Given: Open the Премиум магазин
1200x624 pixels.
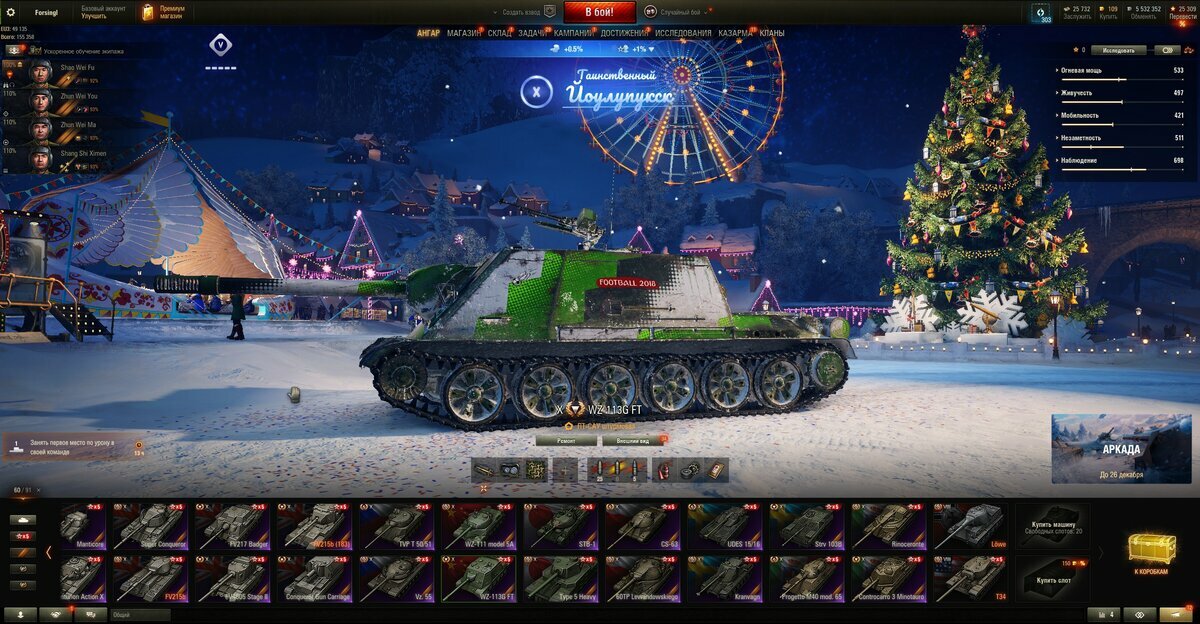Looking at the screenshot, I should coord(163,12).
